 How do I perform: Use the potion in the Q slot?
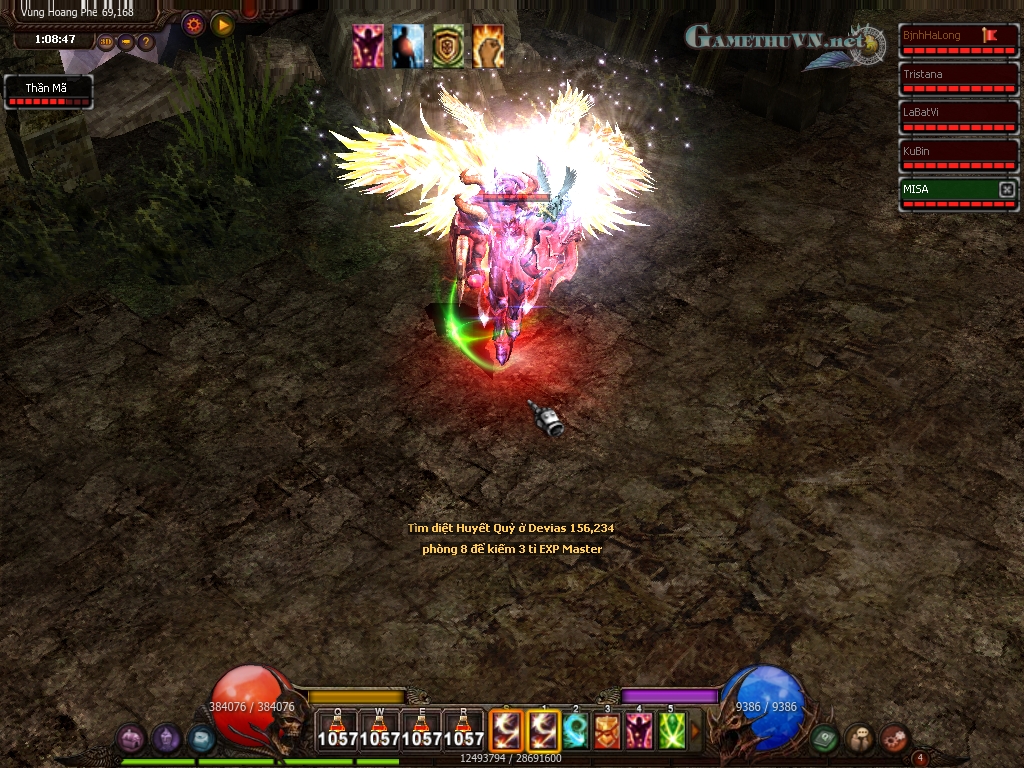[x=337, y=731]
